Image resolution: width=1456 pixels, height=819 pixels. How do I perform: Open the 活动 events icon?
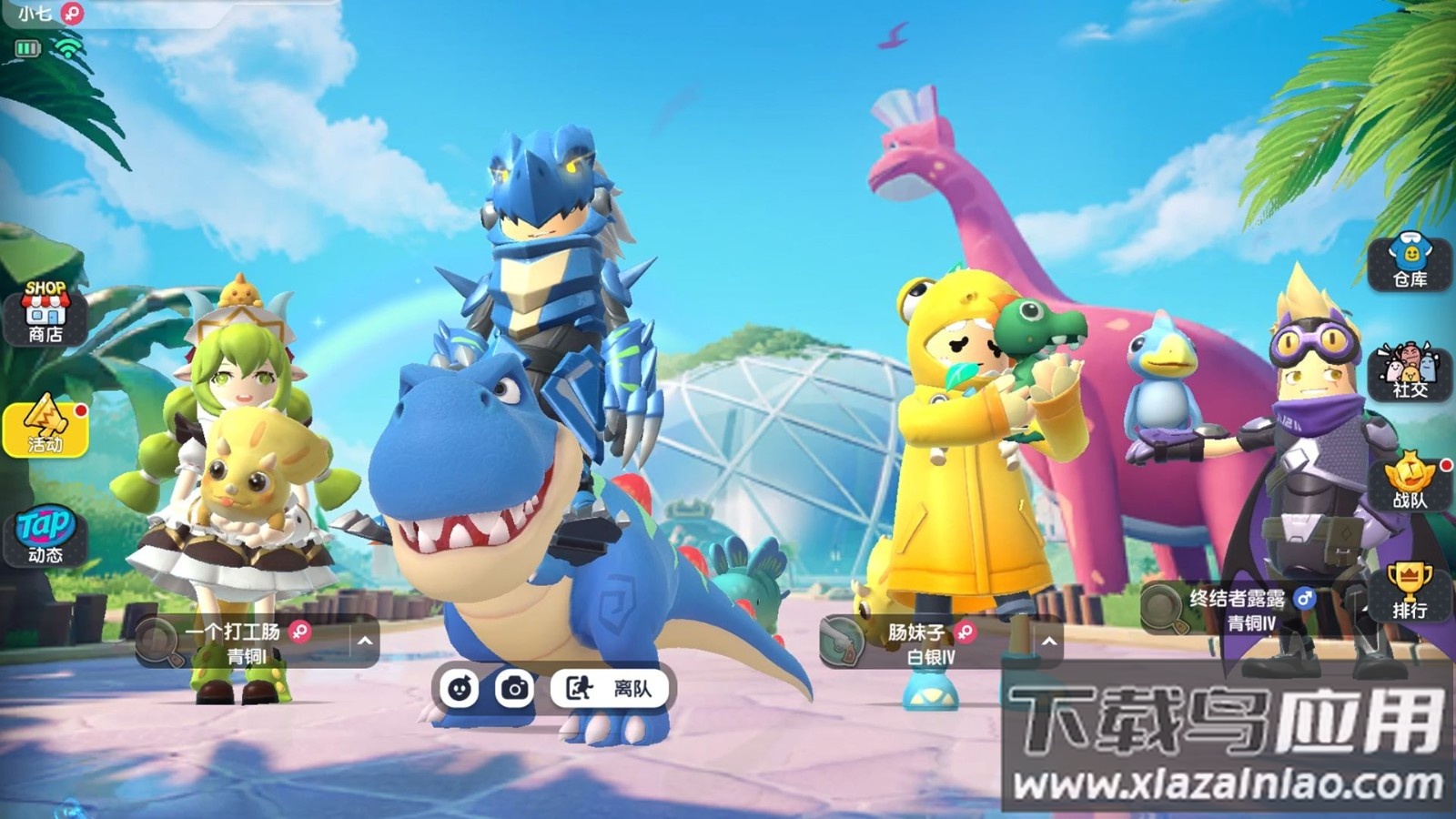pos(45,425)
